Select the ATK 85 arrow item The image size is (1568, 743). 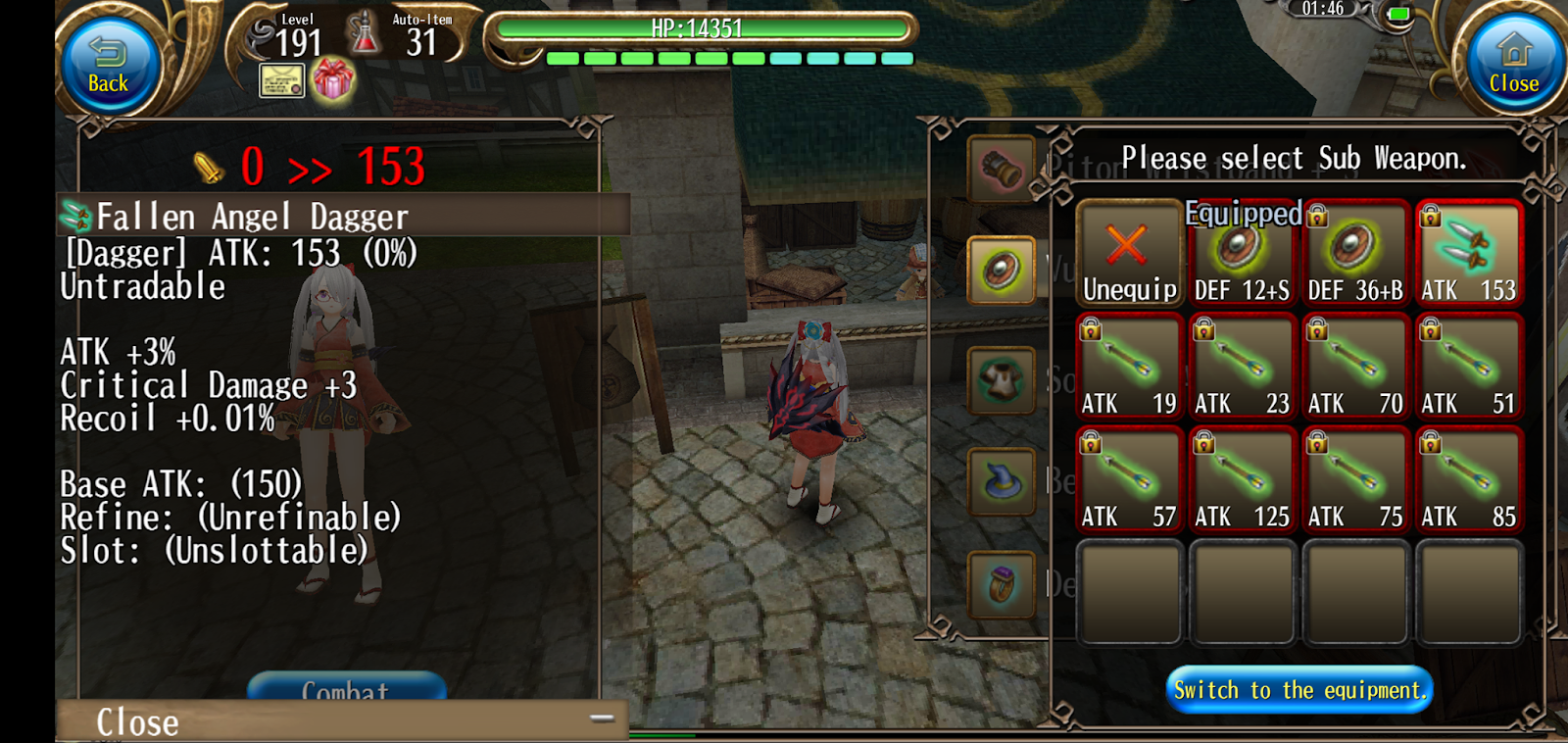(1468, 480)
